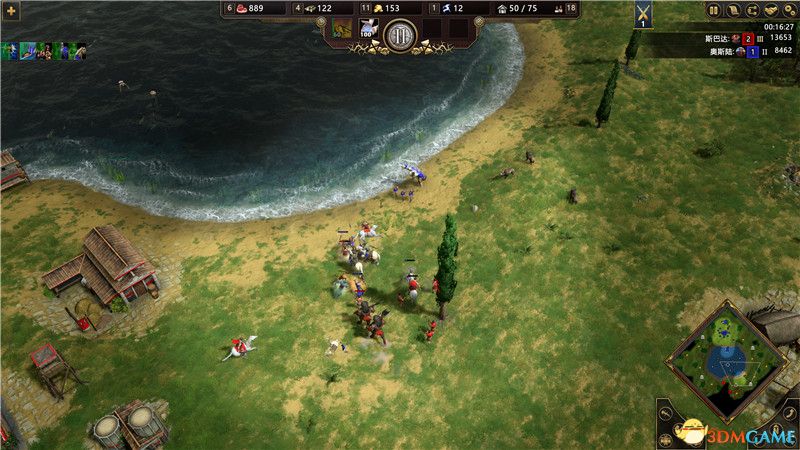Click the idle villagers icon showing 18
Image resolution: width=800 pixels, height=450 pixels.
[x=565, y=8]
